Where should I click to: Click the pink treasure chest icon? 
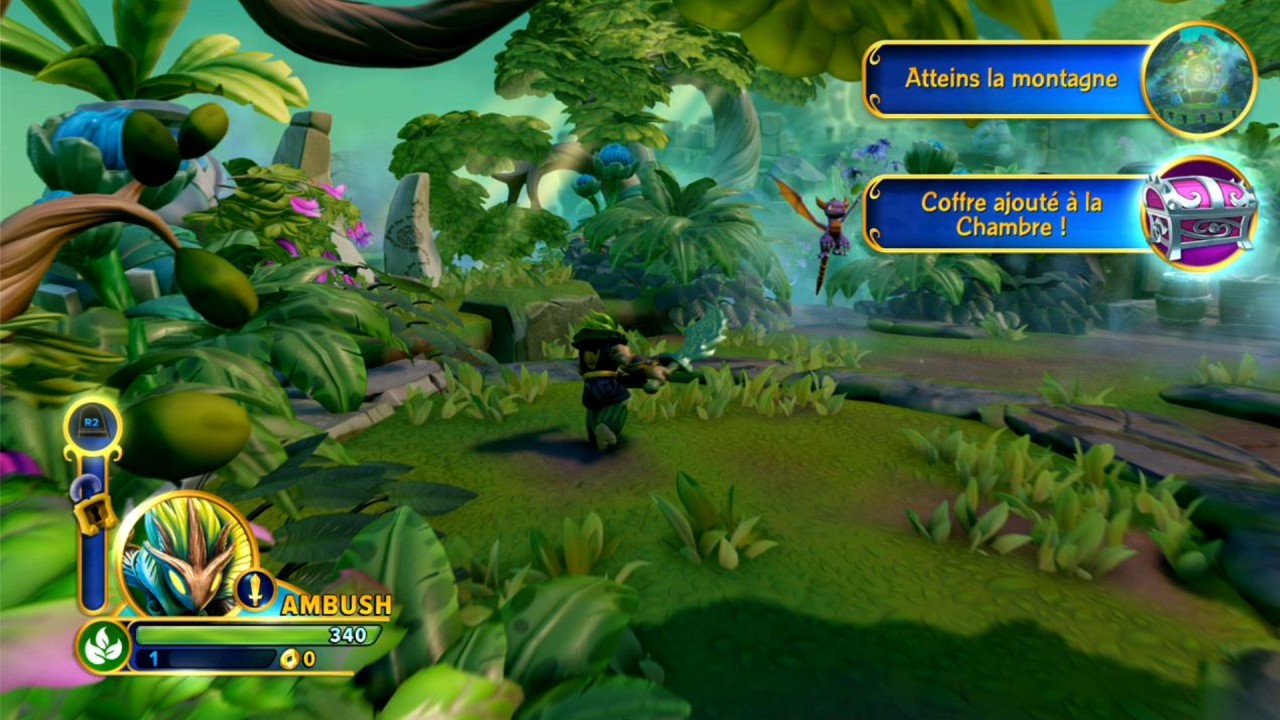1199,214
